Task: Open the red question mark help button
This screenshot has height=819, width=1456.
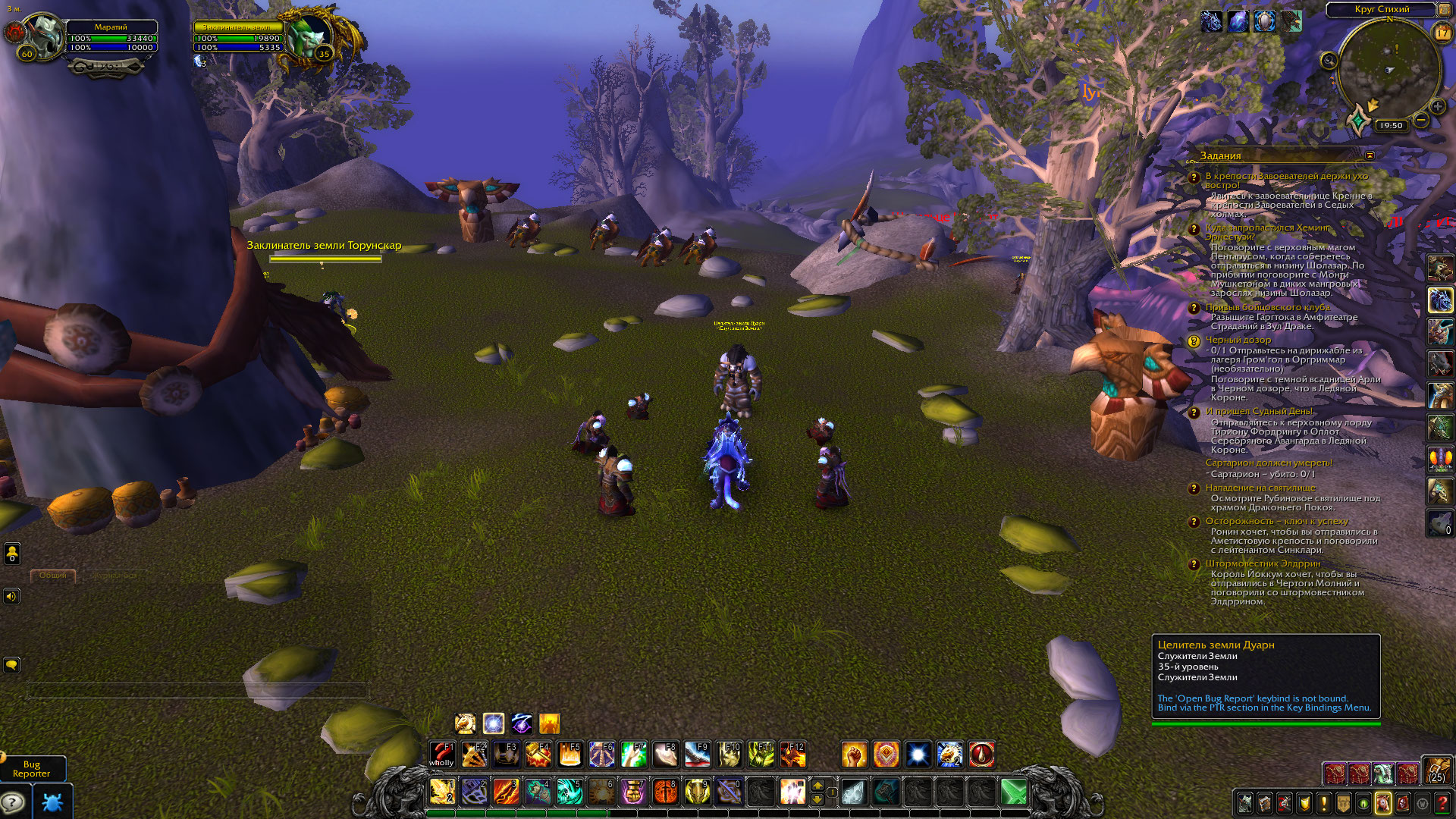Action: tap(1442, 802)
